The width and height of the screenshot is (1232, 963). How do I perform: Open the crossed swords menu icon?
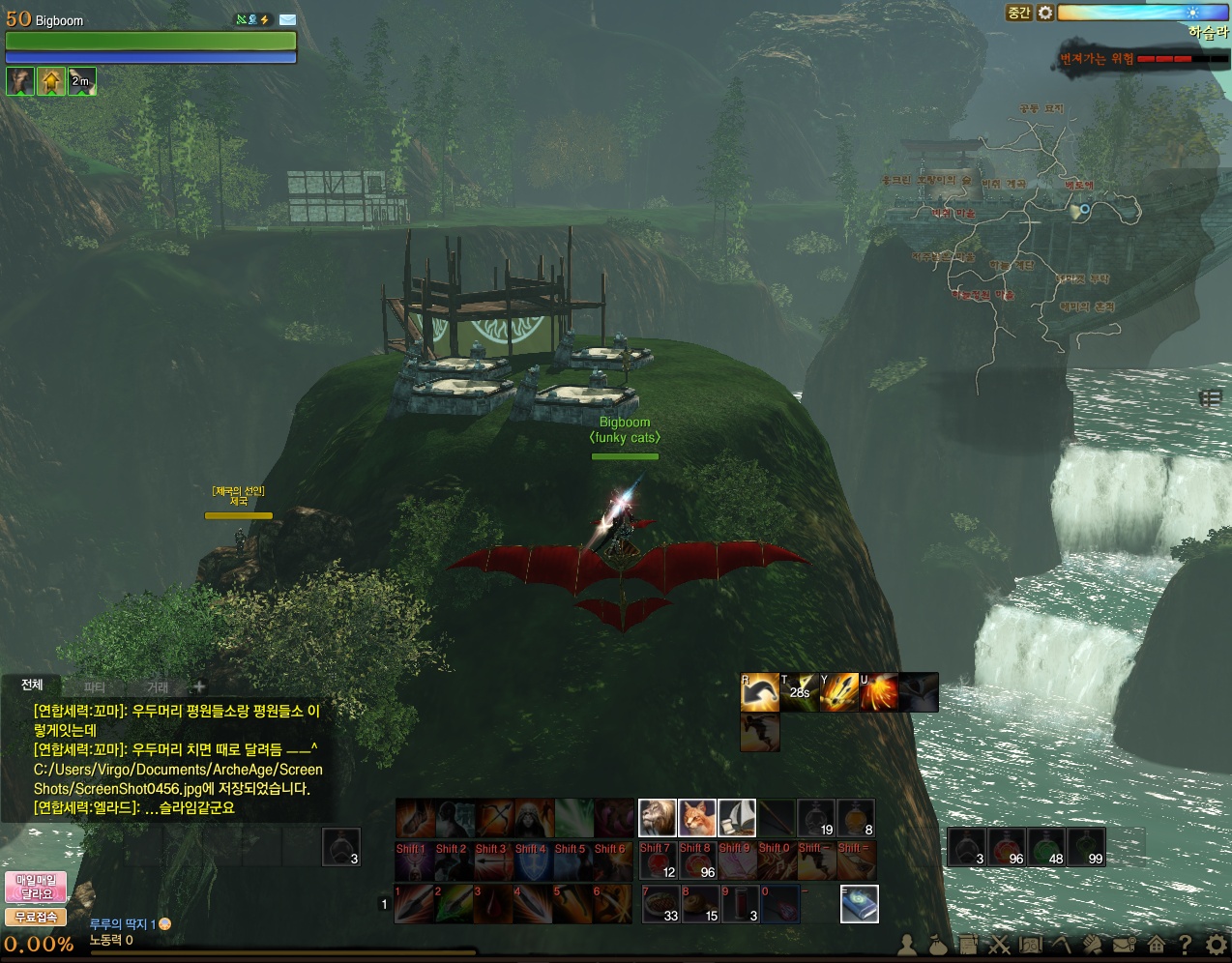click(x=999, y=945)
